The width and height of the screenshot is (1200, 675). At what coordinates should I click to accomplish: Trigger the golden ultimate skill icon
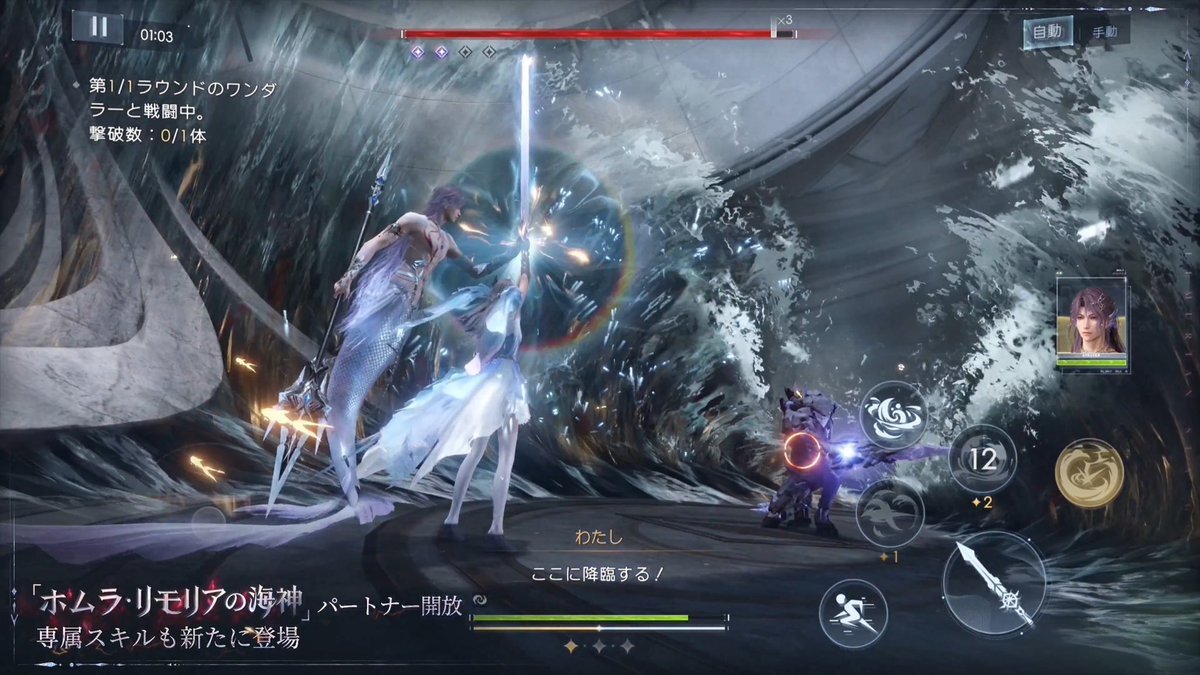click(x=1088, y=472)
